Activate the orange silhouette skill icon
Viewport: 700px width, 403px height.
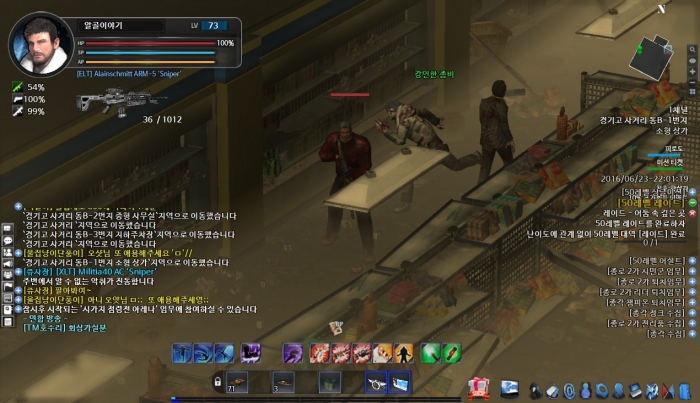(404, 352)
